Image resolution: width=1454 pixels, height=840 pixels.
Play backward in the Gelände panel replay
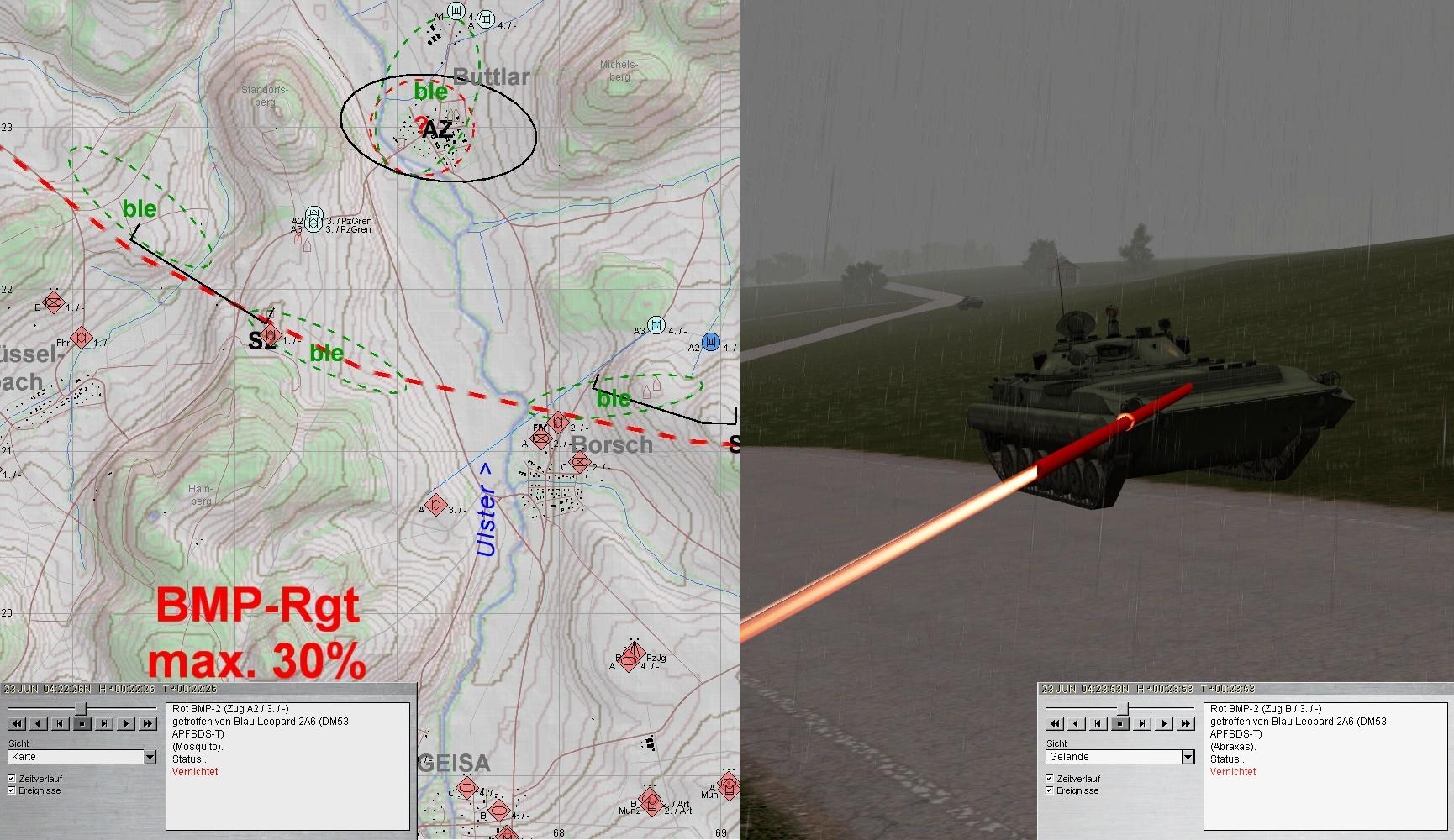[1077, 723]
